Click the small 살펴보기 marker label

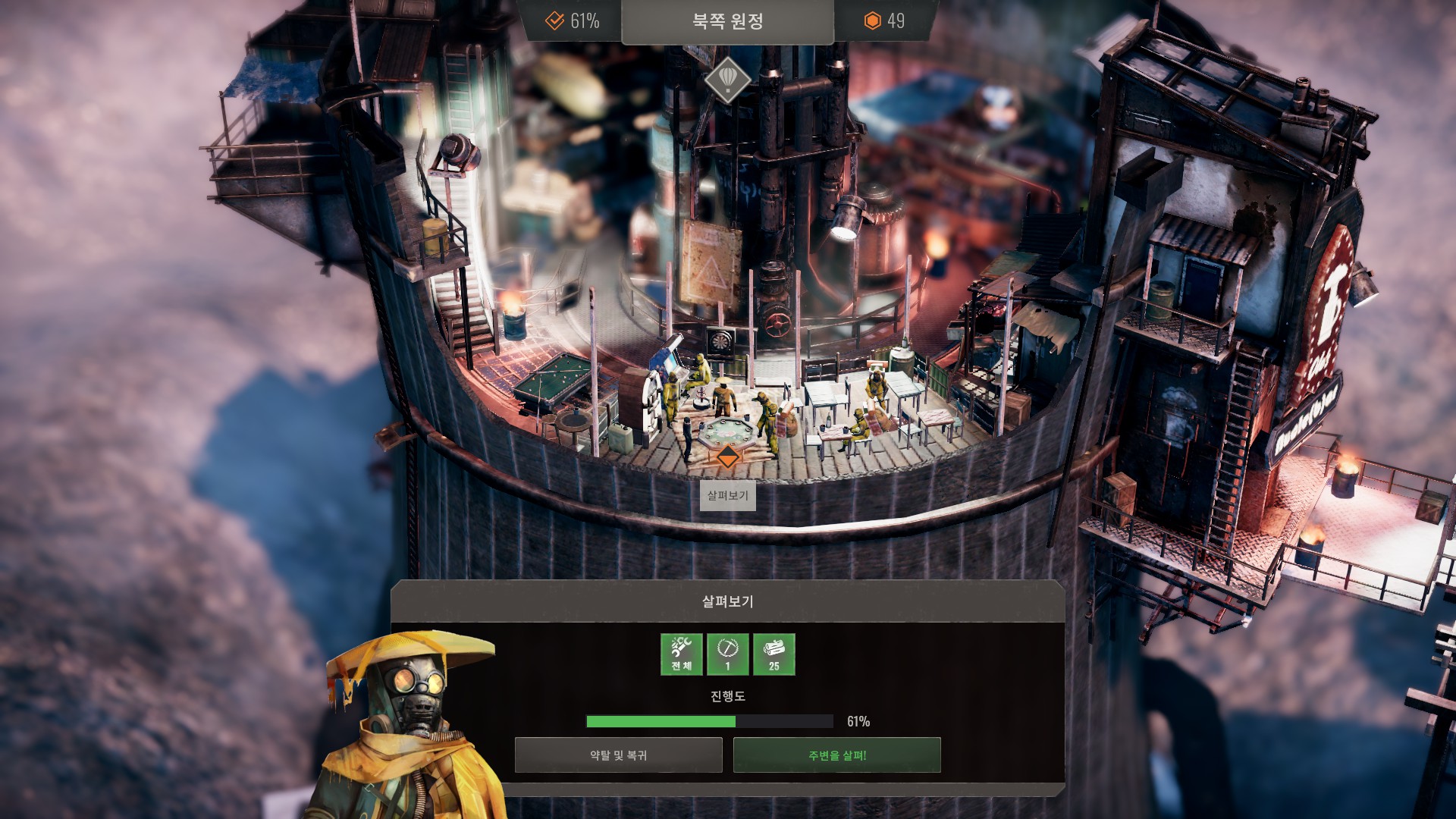[727, 495]
